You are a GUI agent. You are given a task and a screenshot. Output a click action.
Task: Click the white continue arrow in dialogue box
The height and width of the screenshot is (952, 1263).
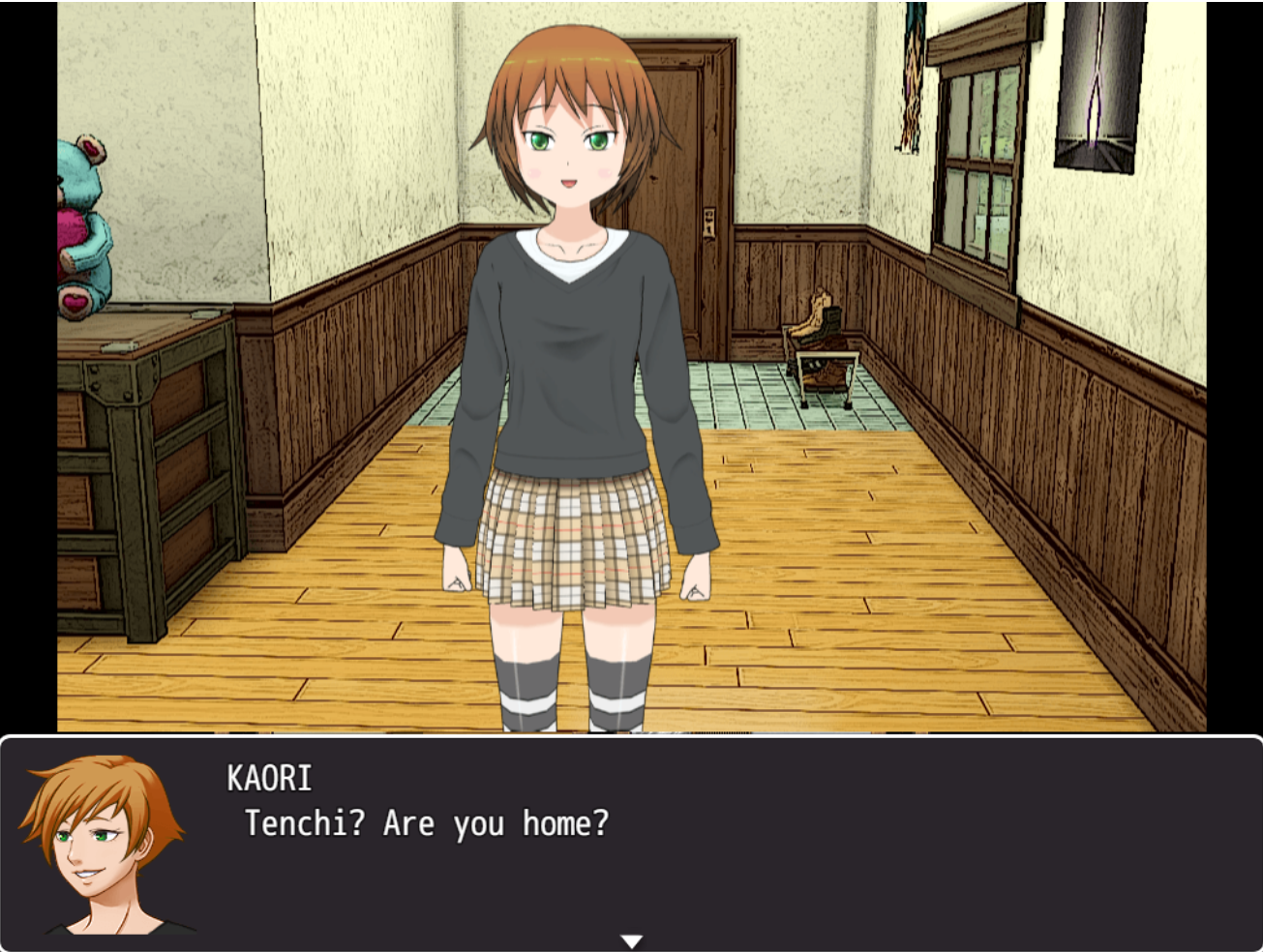coord(631,940)
